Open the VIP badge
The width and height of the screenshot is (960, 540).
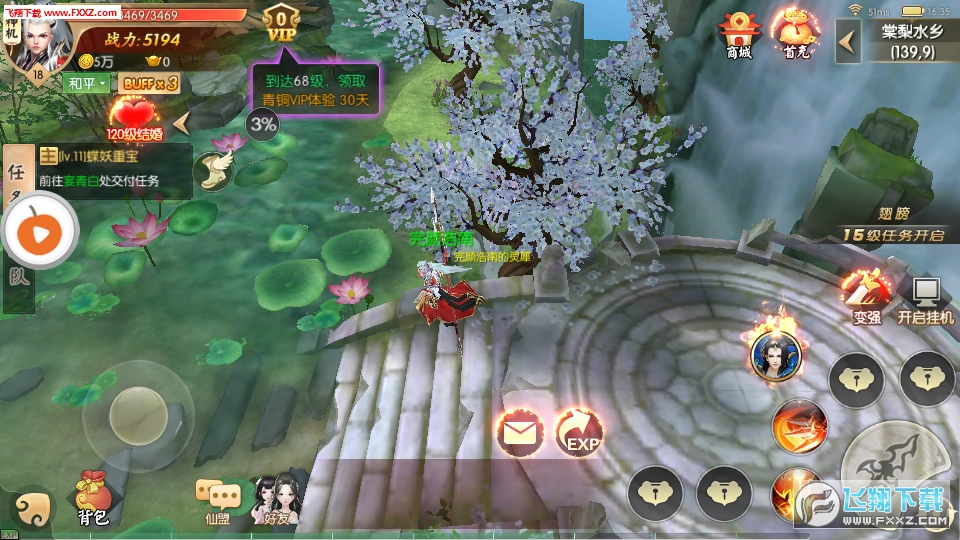point(282,24)
